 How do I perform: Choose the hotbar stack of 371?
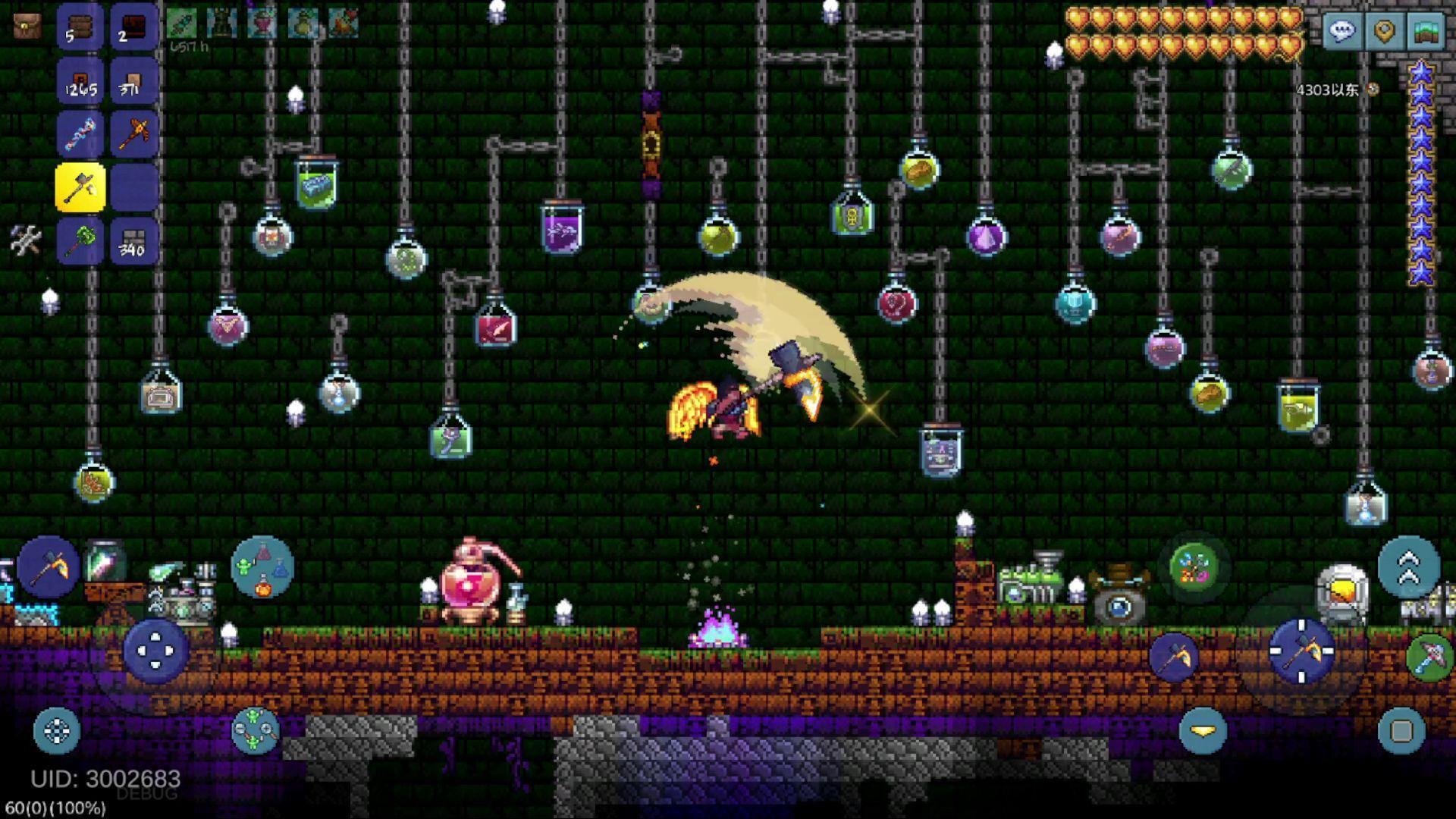click(133, 80)
